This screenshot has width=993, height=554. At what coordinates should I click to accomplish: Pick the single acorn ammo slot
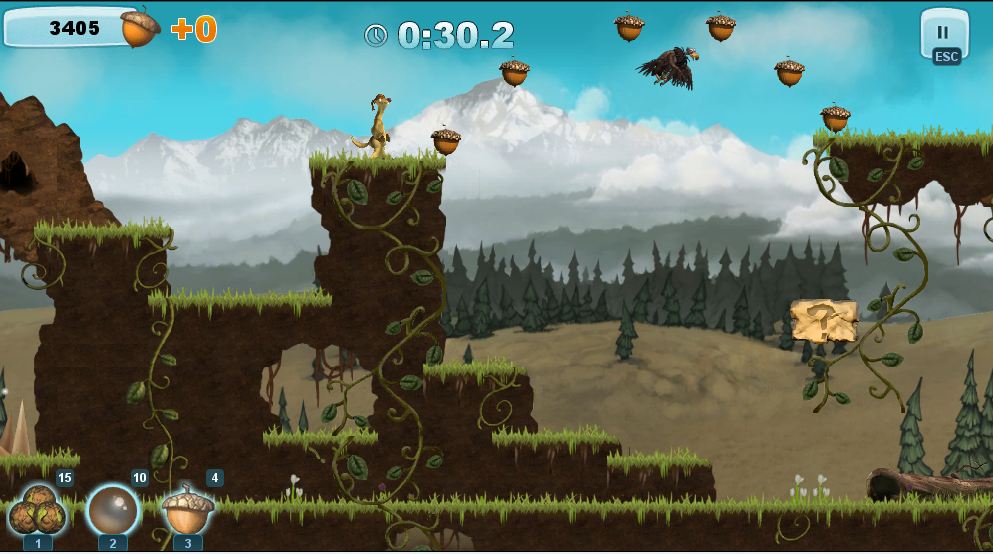188,510
